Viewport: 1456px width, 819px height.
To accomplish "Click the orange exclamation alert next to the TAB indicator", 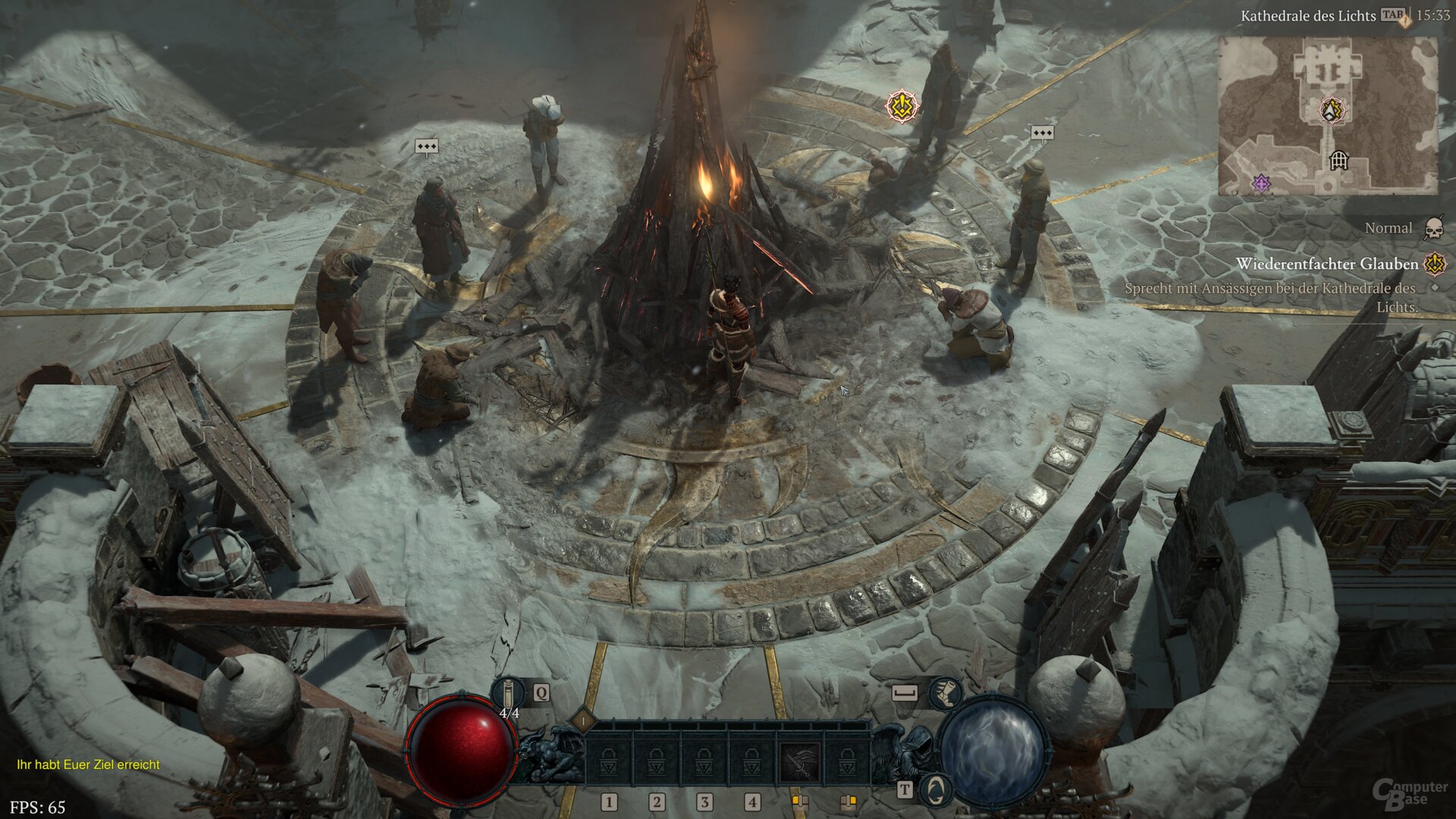I will pyautogui.click(x=1404, y=21).
